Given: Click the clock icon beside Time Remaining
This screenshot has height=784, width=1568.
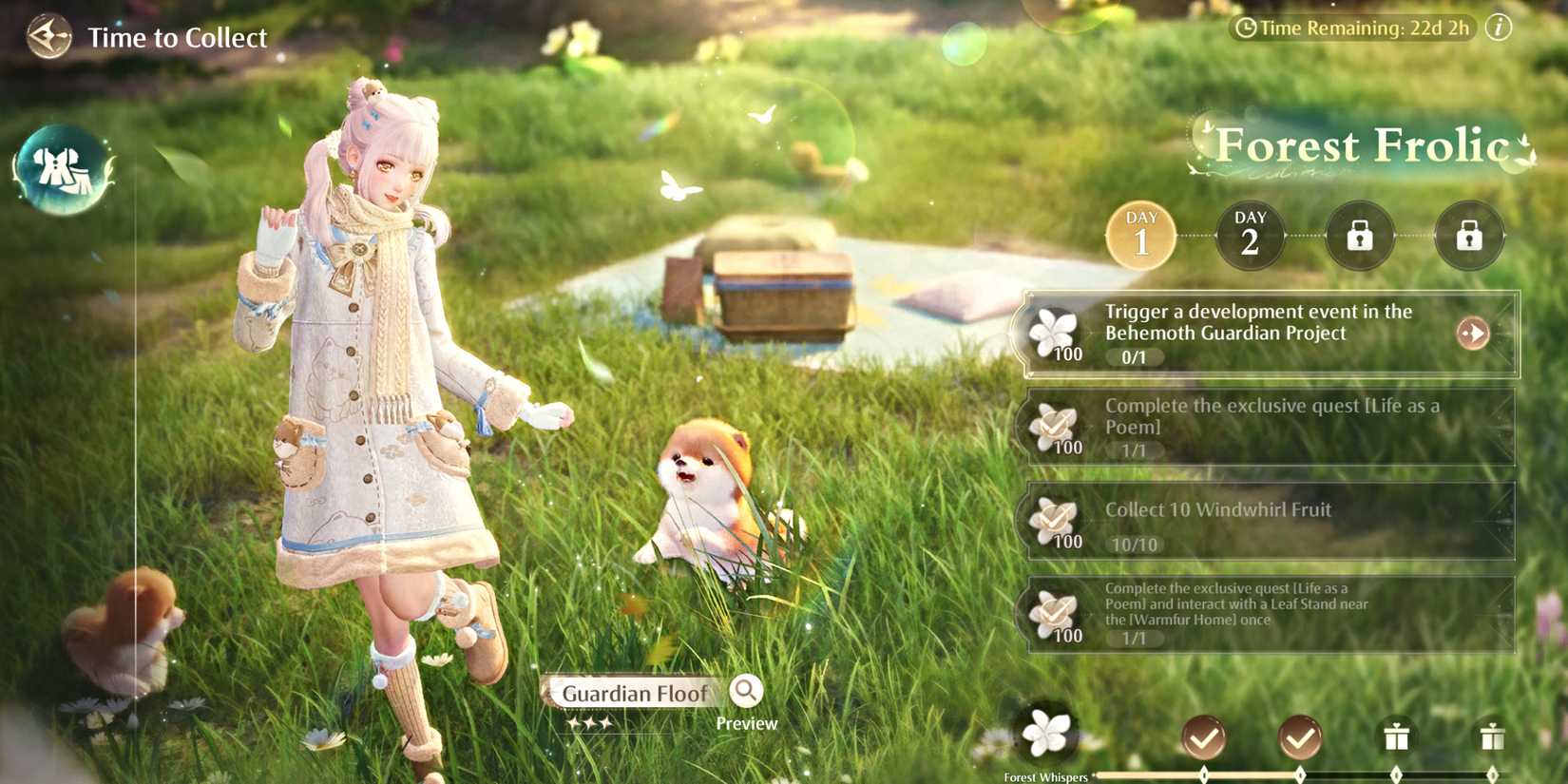Looking at the screenshot, I should click(1249, 29).
